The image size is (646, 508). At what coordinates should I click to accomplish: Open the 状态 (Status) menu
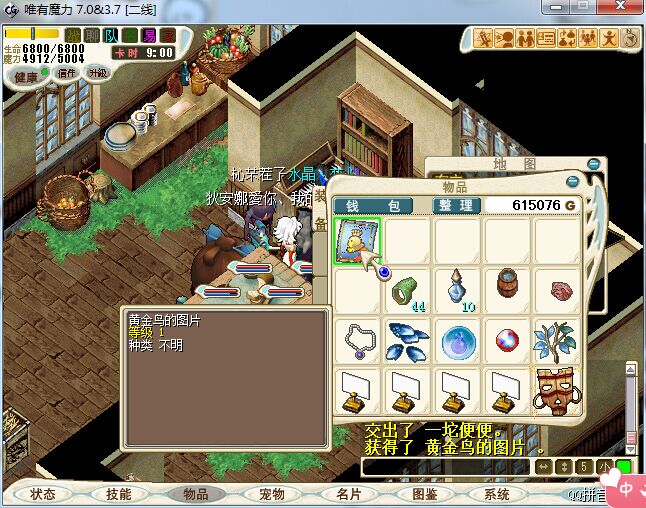point(43,494)
